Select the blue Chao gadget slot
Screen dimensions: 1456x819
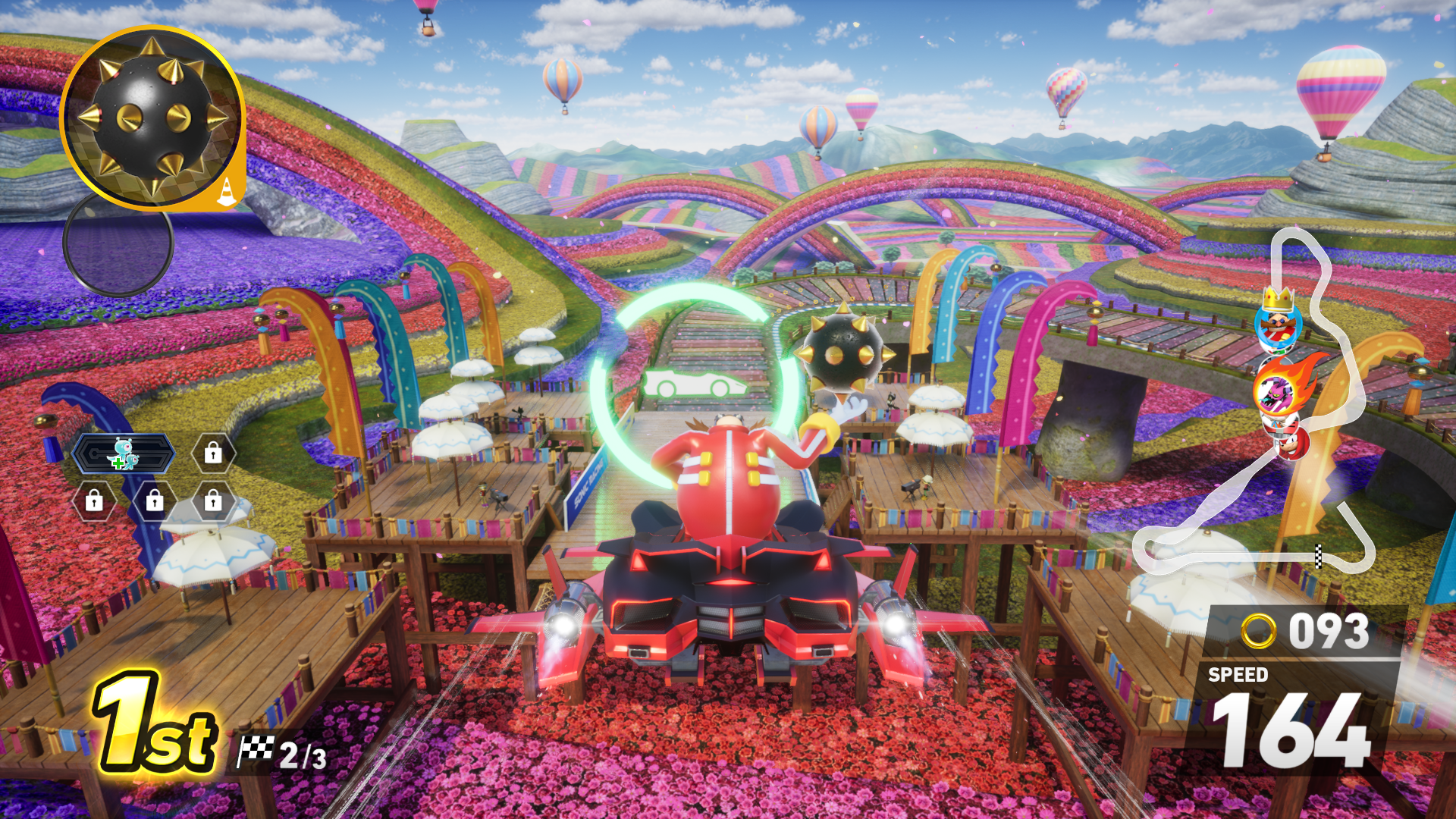(124, 454)
